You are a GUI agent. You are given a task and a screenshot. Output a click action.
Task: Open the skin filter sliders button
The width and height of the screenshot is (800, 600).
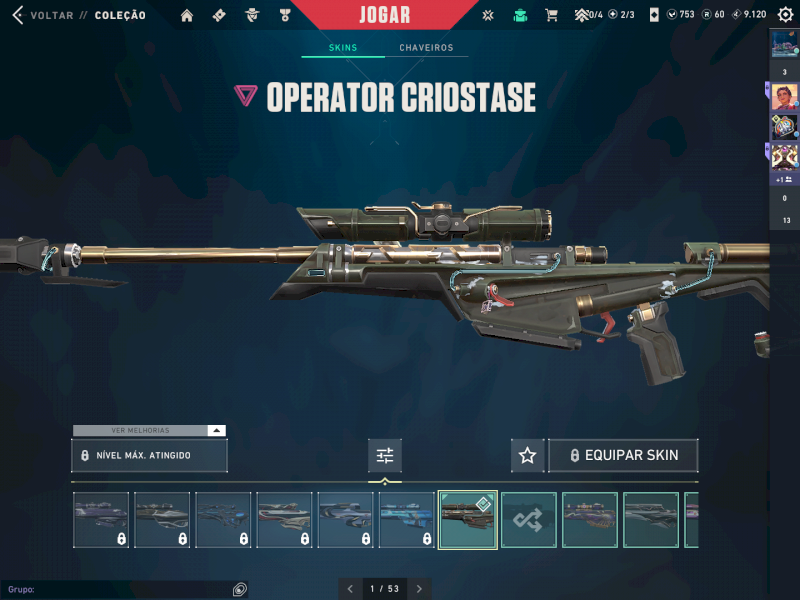pyautogui.click(x=385, y=455)
